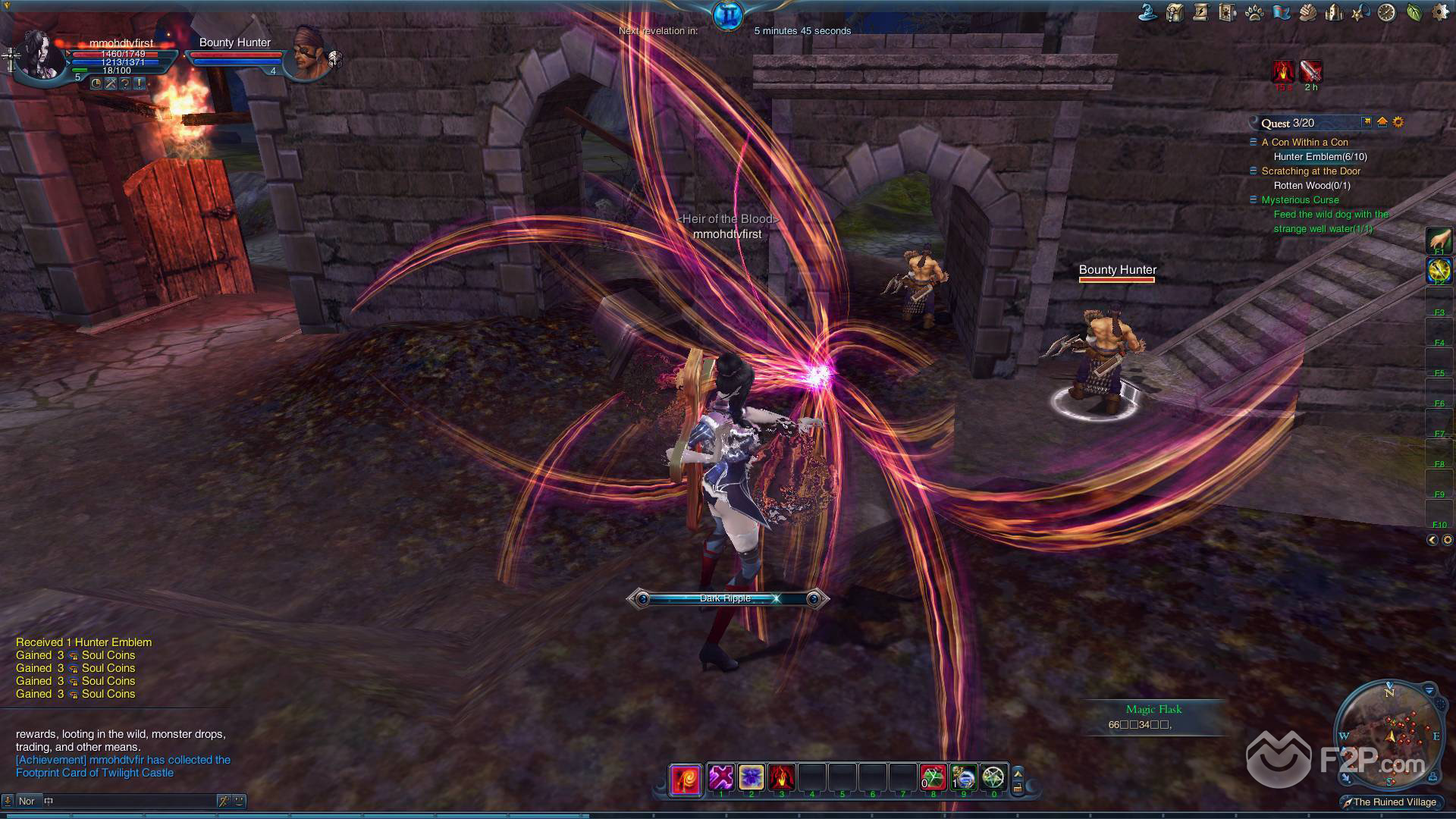Viewport: 1456px width, 819px height.
Task: Activate the pentagram skill in slot 0
Action: coord(993,777)
